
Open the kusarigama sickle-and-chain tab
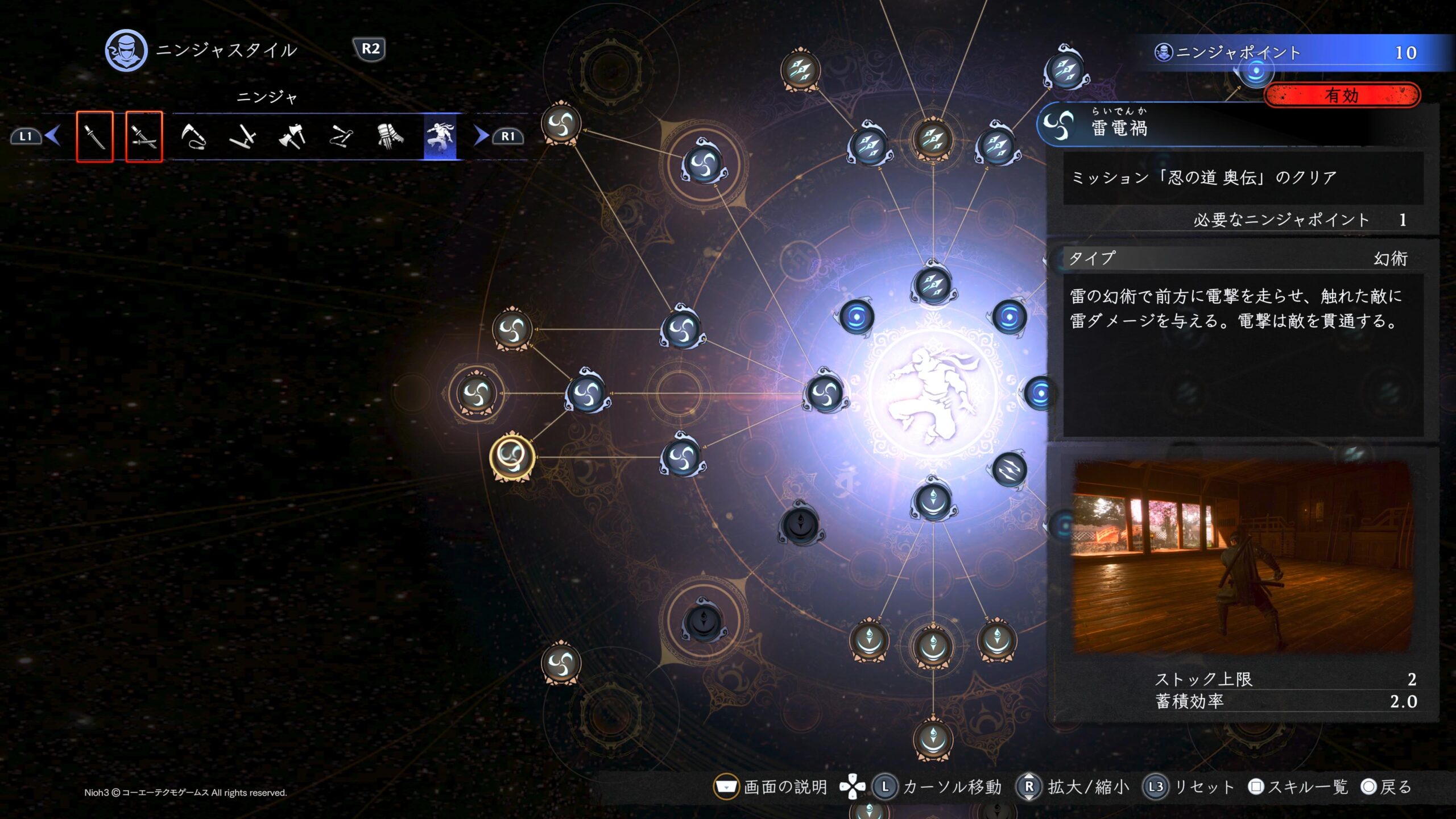point(193,136)
